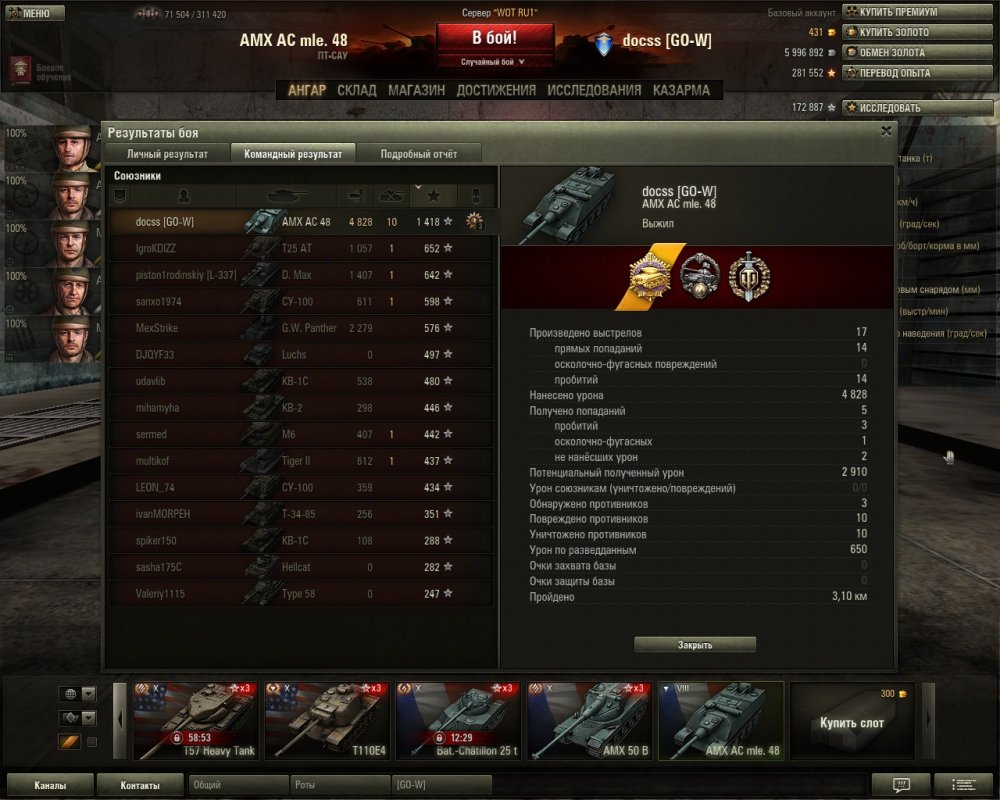Open the МЕНЮ button

pos(36,13)
